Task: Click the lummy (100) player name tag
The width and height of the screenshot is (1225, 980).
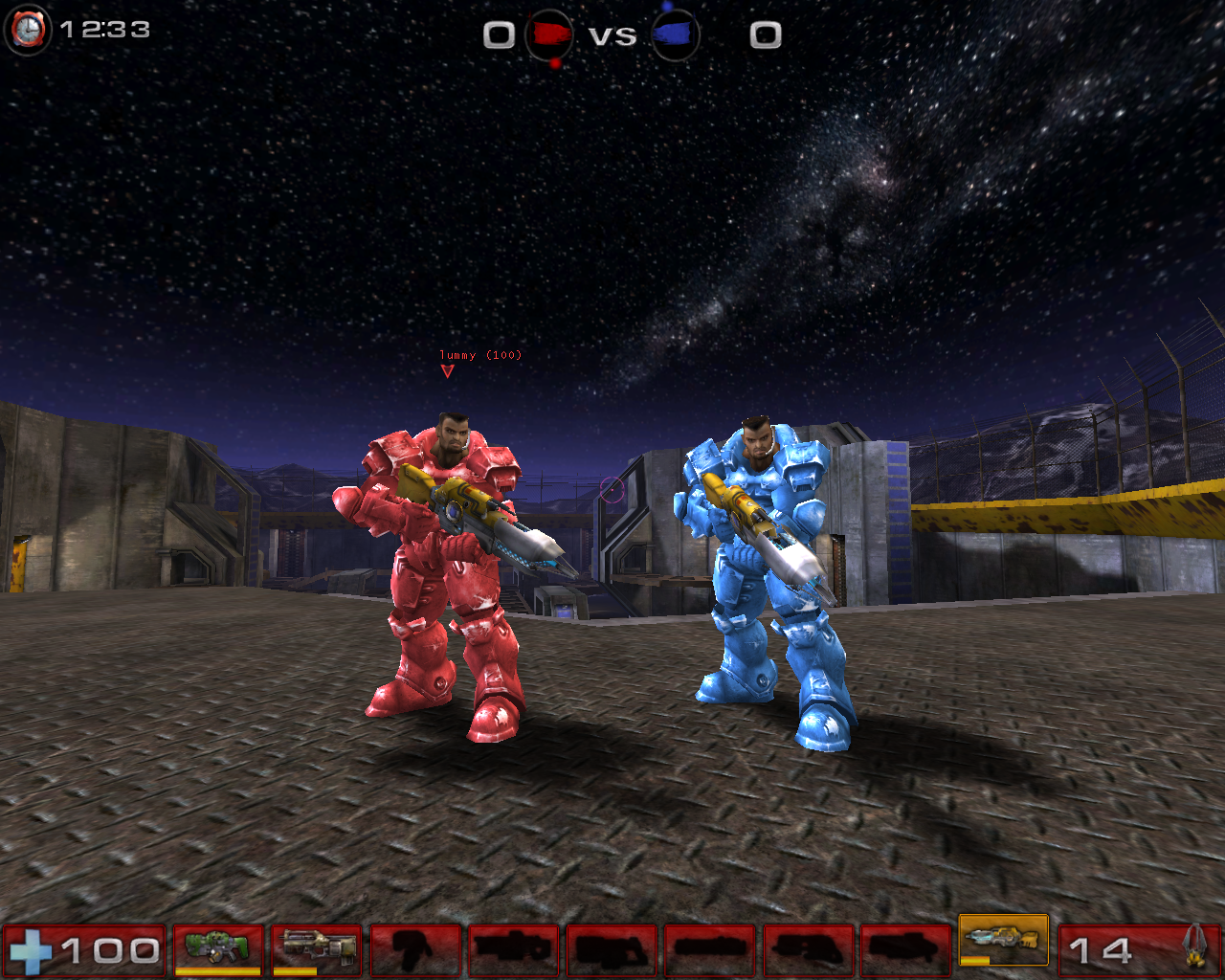Action: pyautogui.click(x=480, y=354)
